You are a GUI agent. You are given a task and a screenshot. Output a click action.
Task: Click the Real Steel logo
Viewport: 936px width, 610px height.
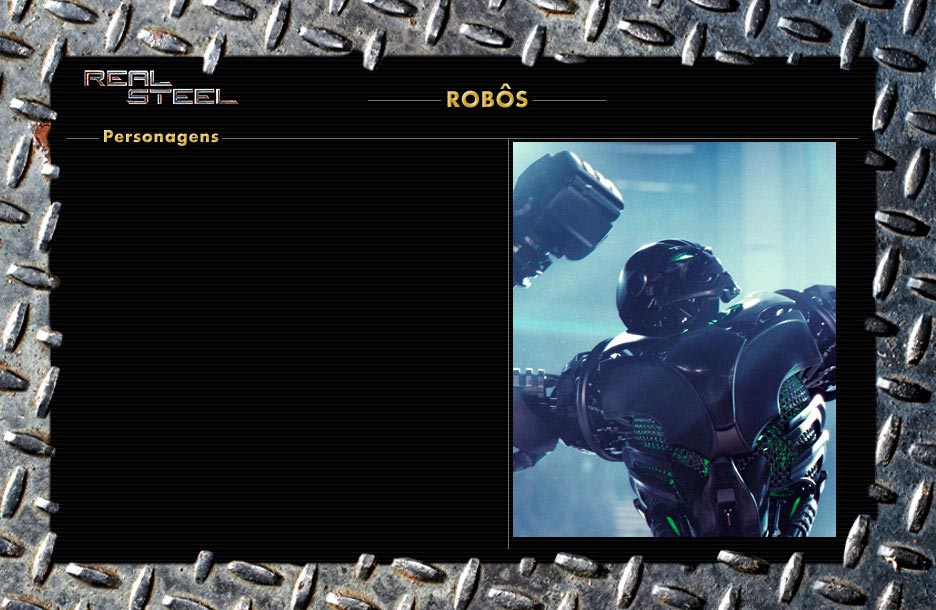tap(160, 88)
